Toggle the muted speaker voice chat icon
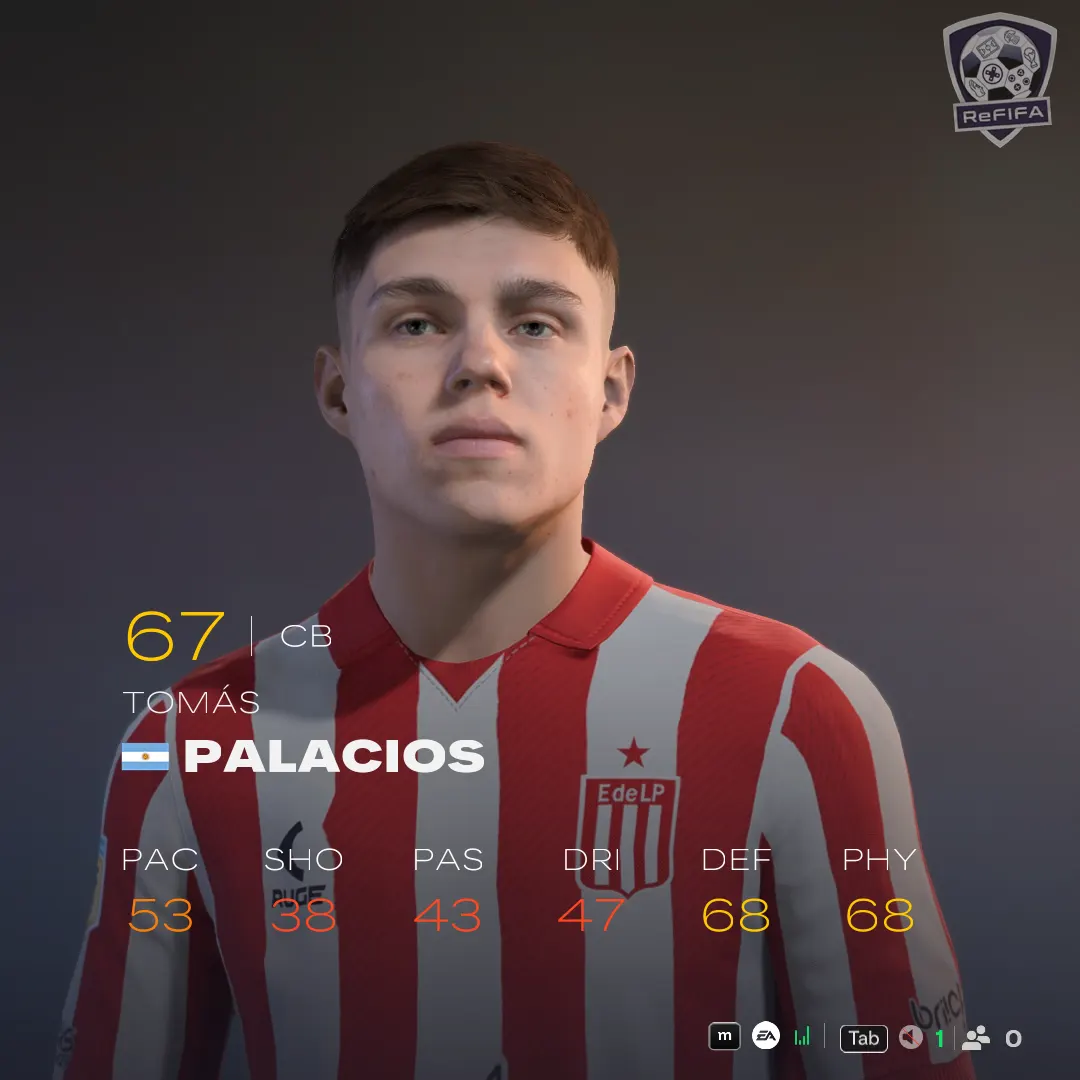The image size is (1080, 1080). tap(910, 1038)
